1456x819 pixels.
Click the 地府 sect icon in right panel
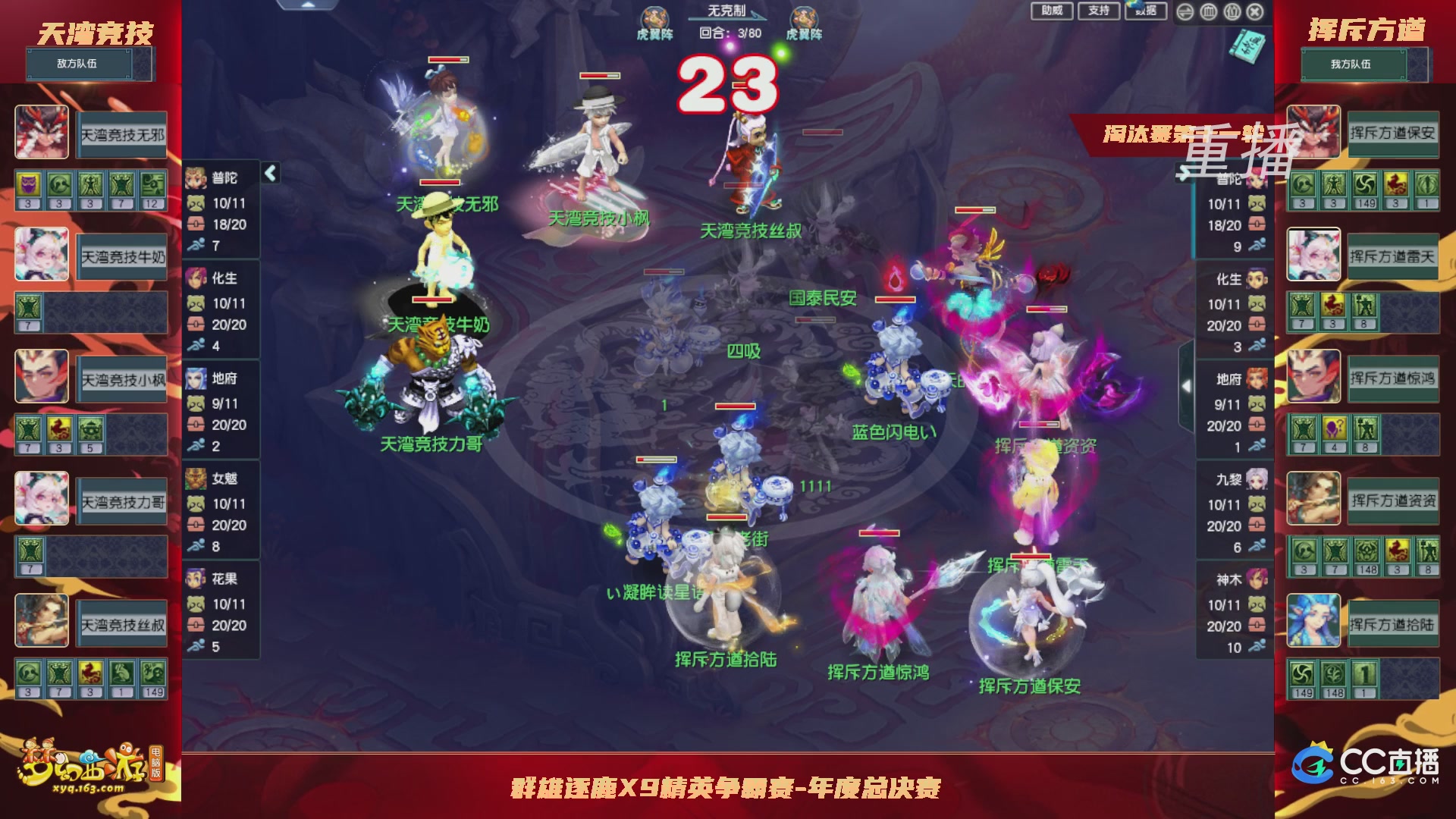1257,378
